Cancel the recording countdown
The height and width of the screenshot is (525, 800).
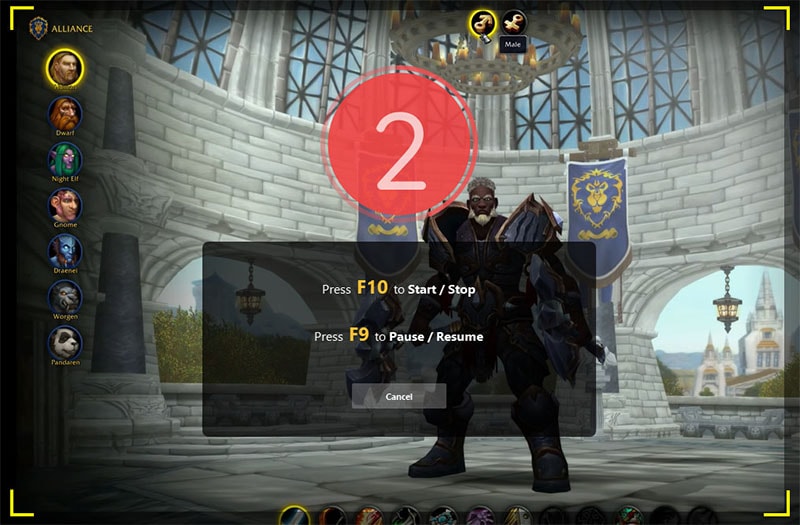399,397
